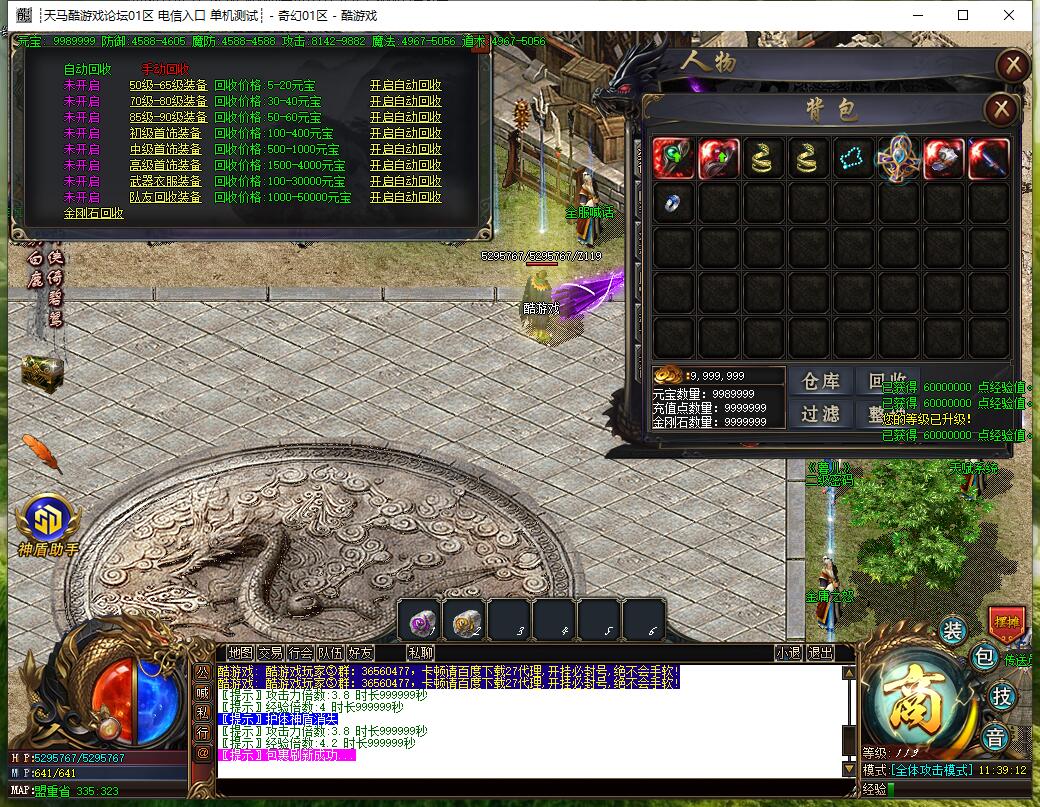Click the 退出 exit button
The image size is (1040, 807).
point(820,653)
